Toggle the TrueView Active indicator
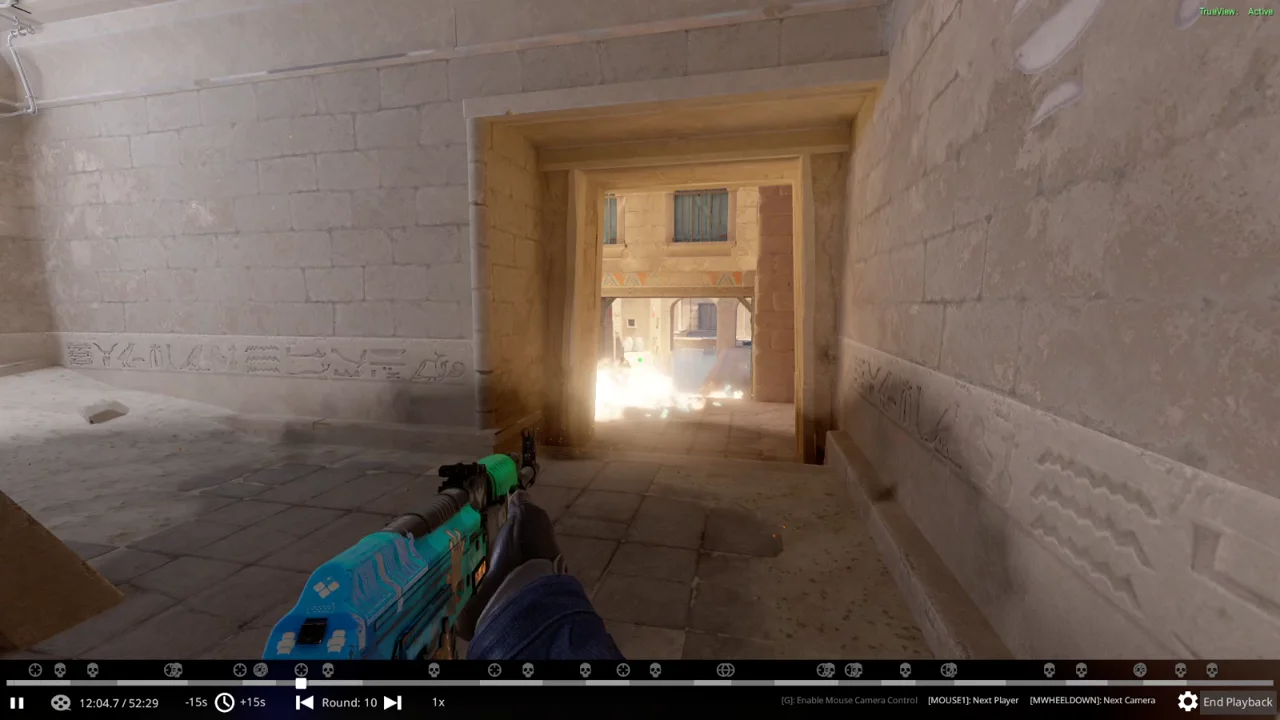The height and width of the screenshot is (720, 1280). coord(1237,11)
